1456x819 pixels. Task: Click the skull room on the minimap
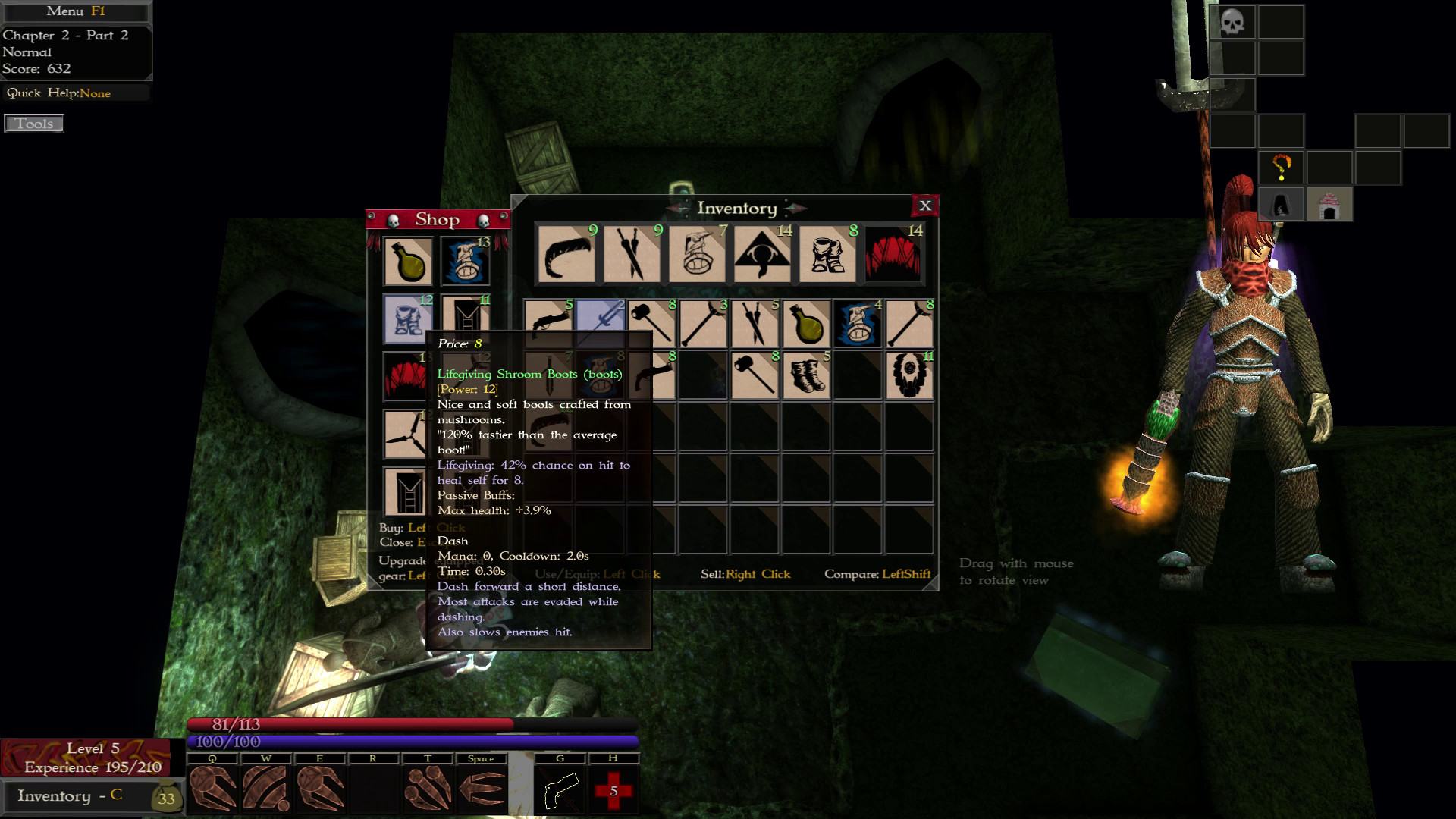(x=1232, y=22)
